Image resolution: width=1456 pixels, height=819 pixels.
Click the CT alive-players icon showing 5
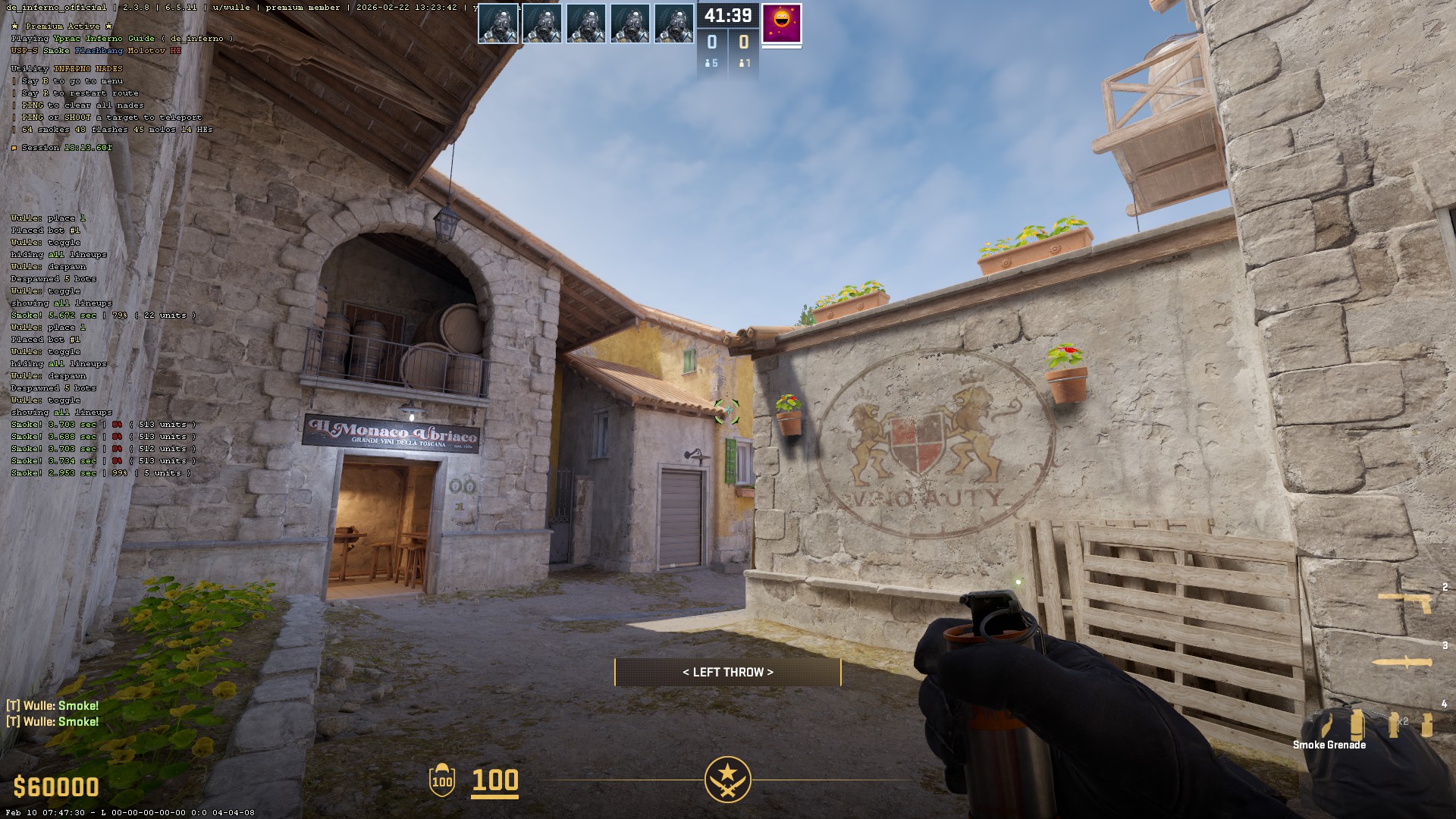(x=711, y=64)
